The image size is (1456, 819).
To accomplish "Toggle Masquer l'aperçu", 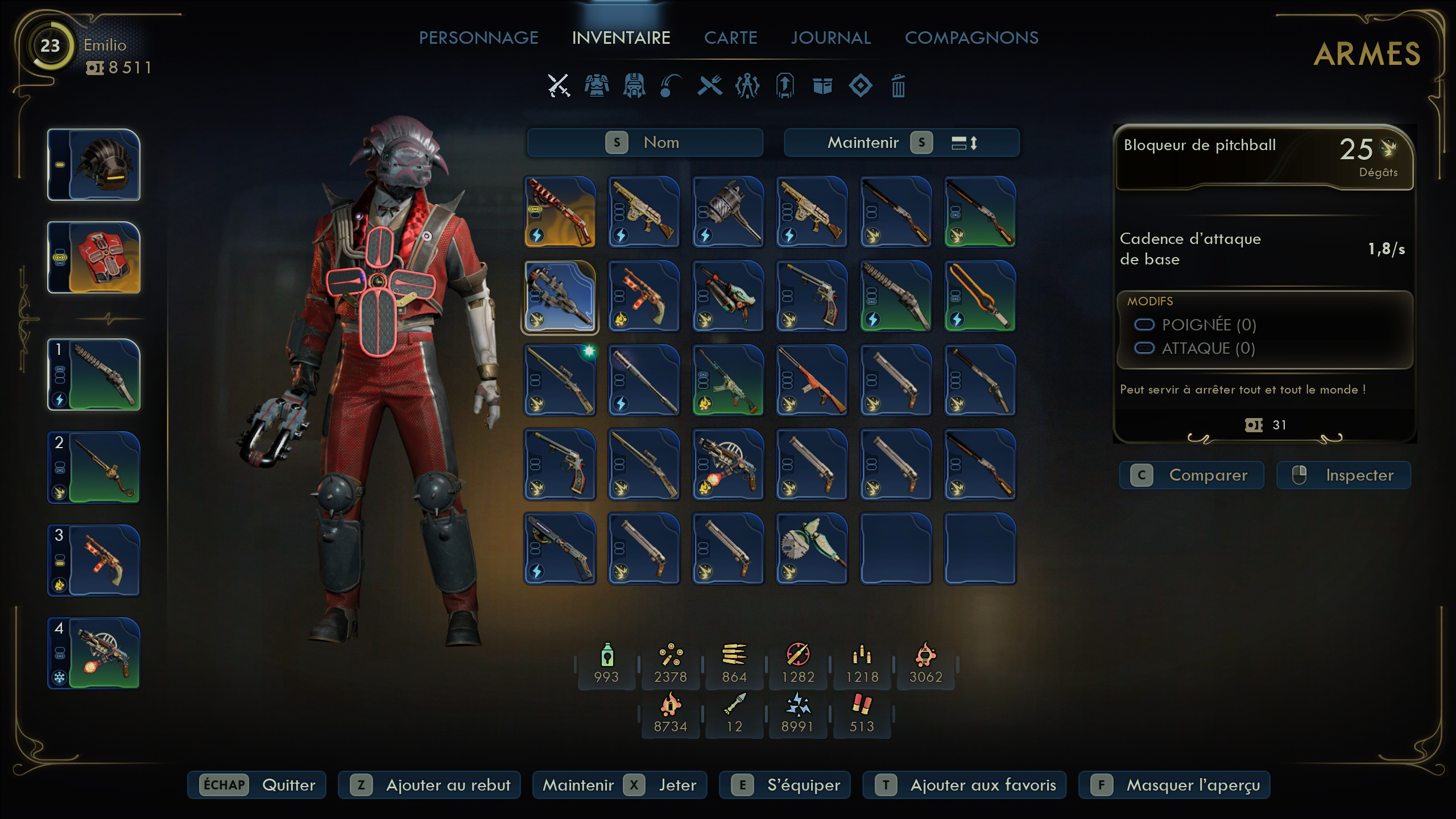I will click(1174, 785).
